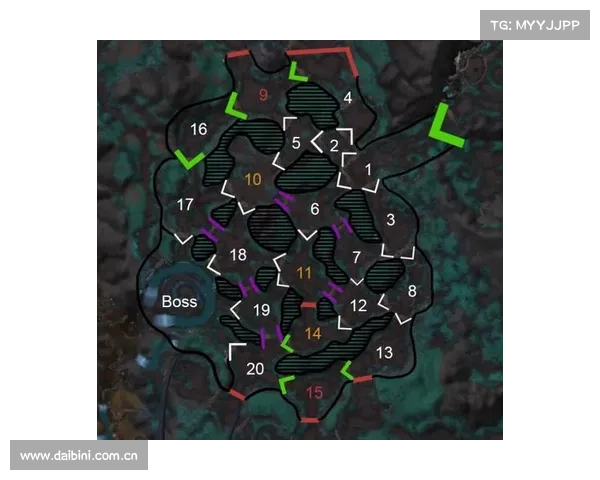This screenshot has width=600, height=480.
Task: Click the number 3 map zone
Action: pos(390,219)
